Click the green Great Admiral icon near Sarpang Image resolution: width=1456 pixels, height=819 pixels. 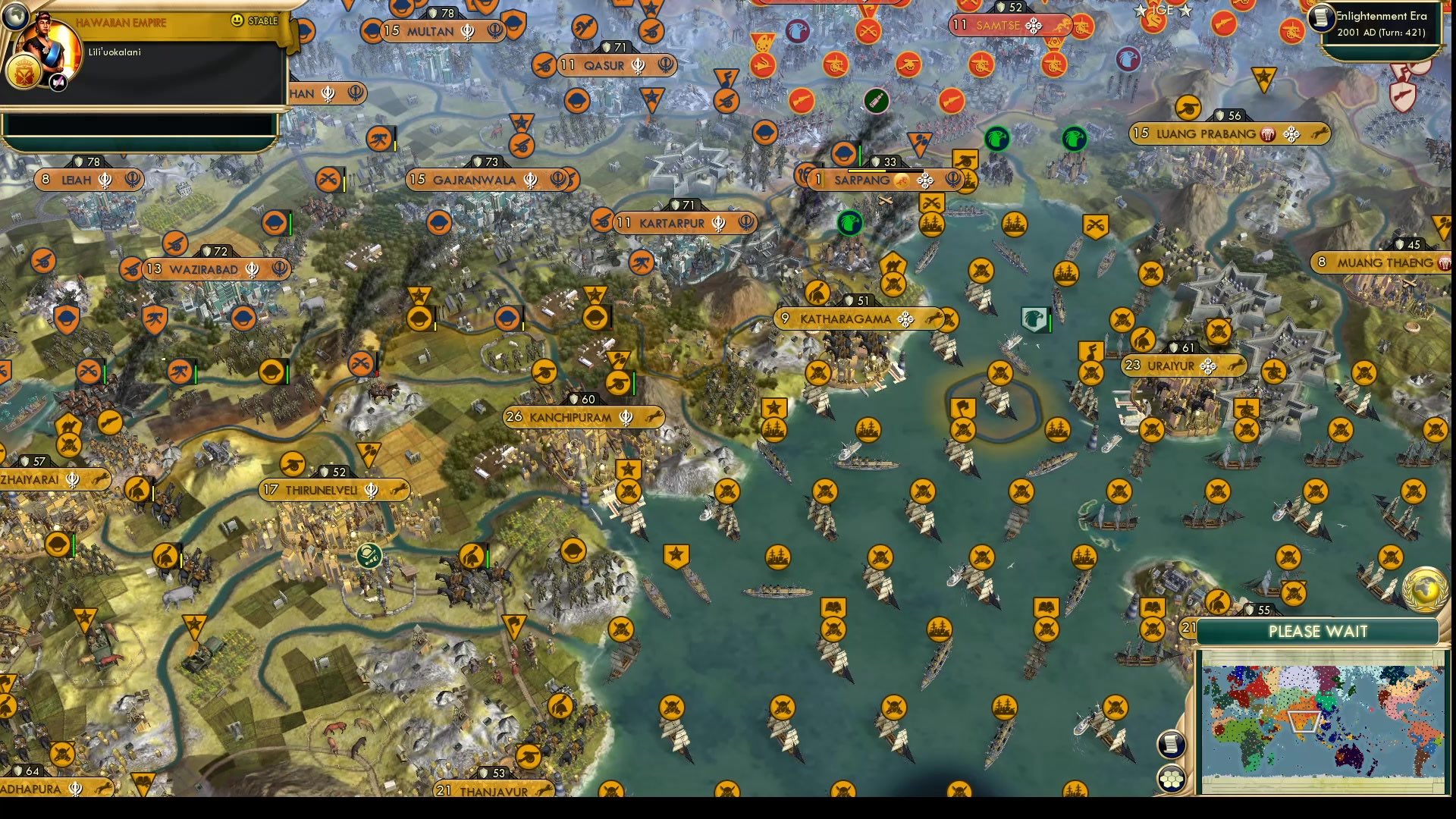click(x=850, y=221)
